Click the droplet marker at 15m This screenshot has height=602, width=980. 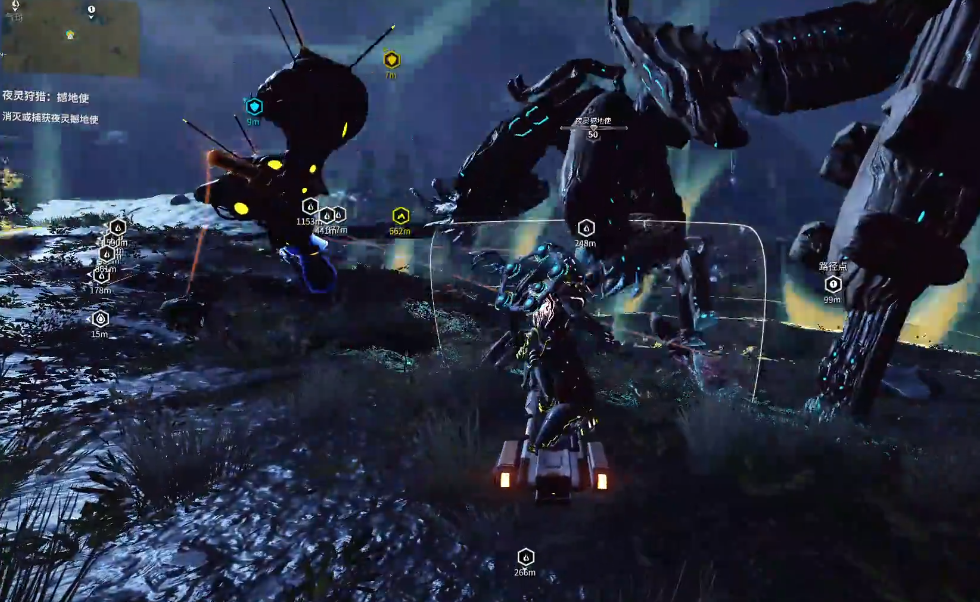99,319
